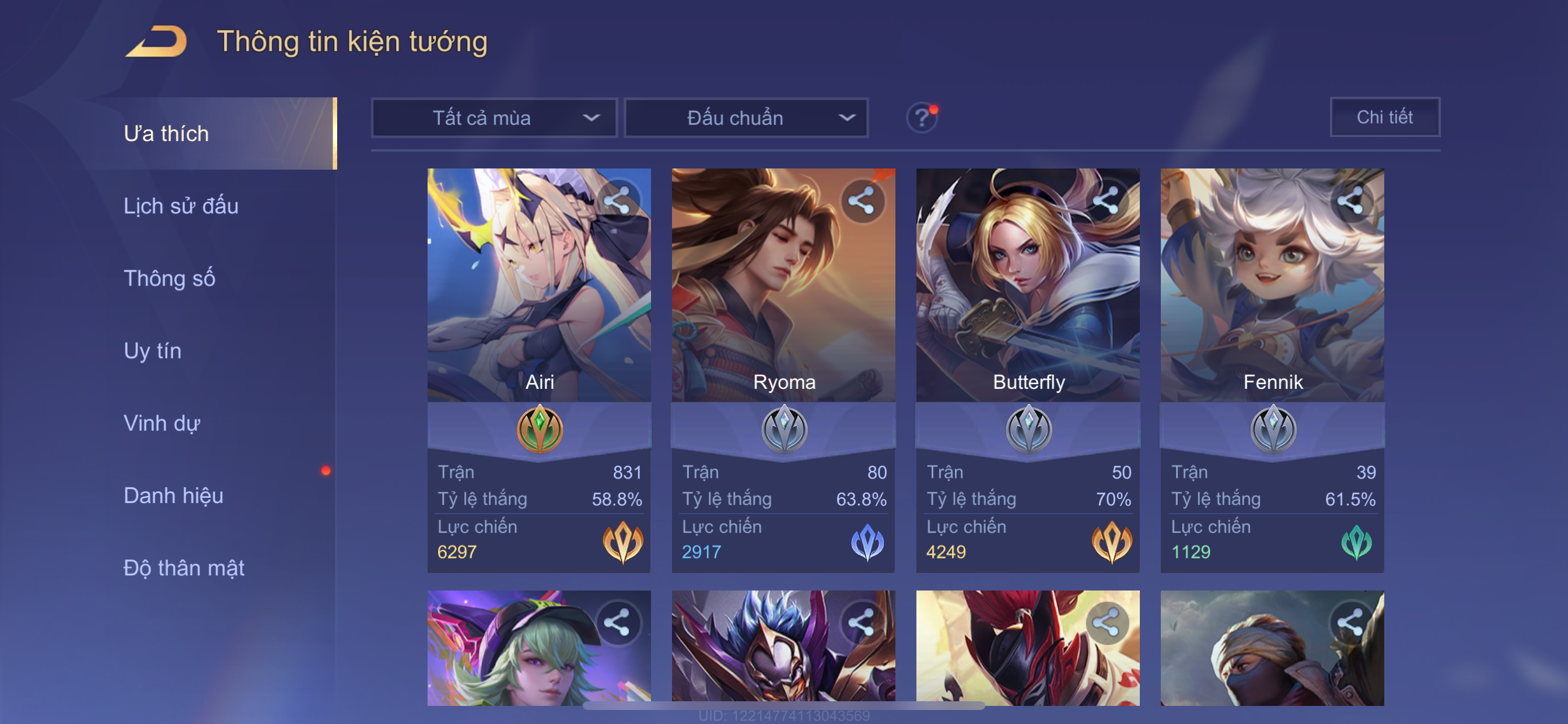Open the Danh hiệu tab
Image resolution: width=1568 pixels, height=724 pixels.
[173, 496]
